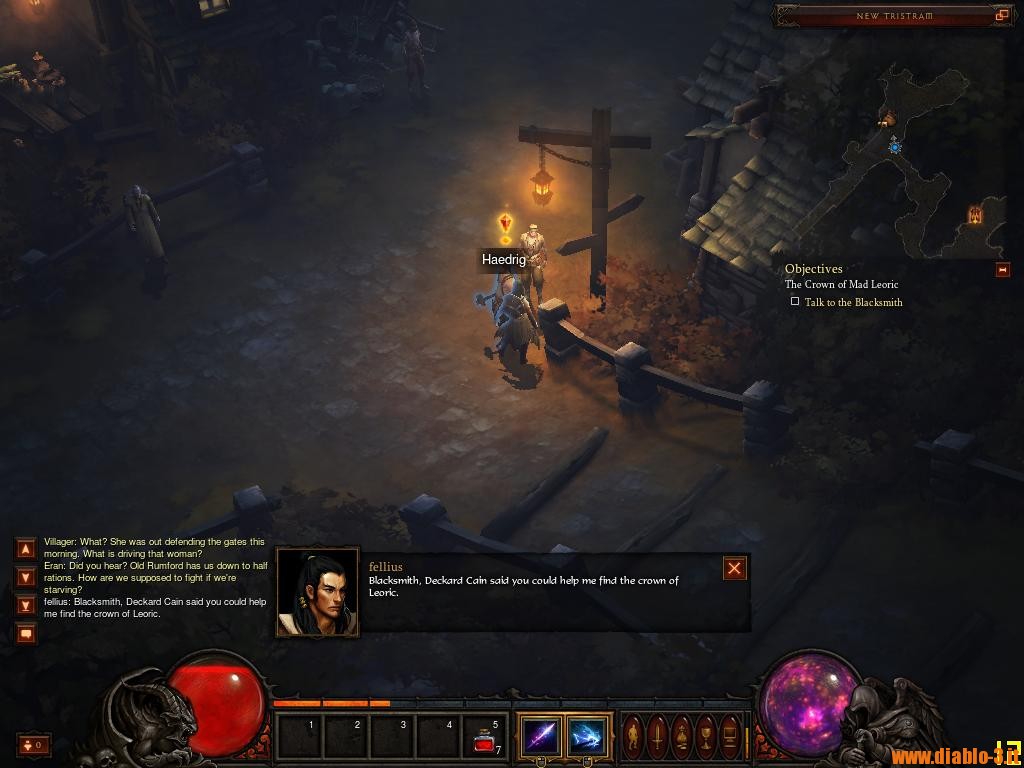Click the counter button showing 0
The width and height of the screenshot is (1024, 768).
click(34, 744)
